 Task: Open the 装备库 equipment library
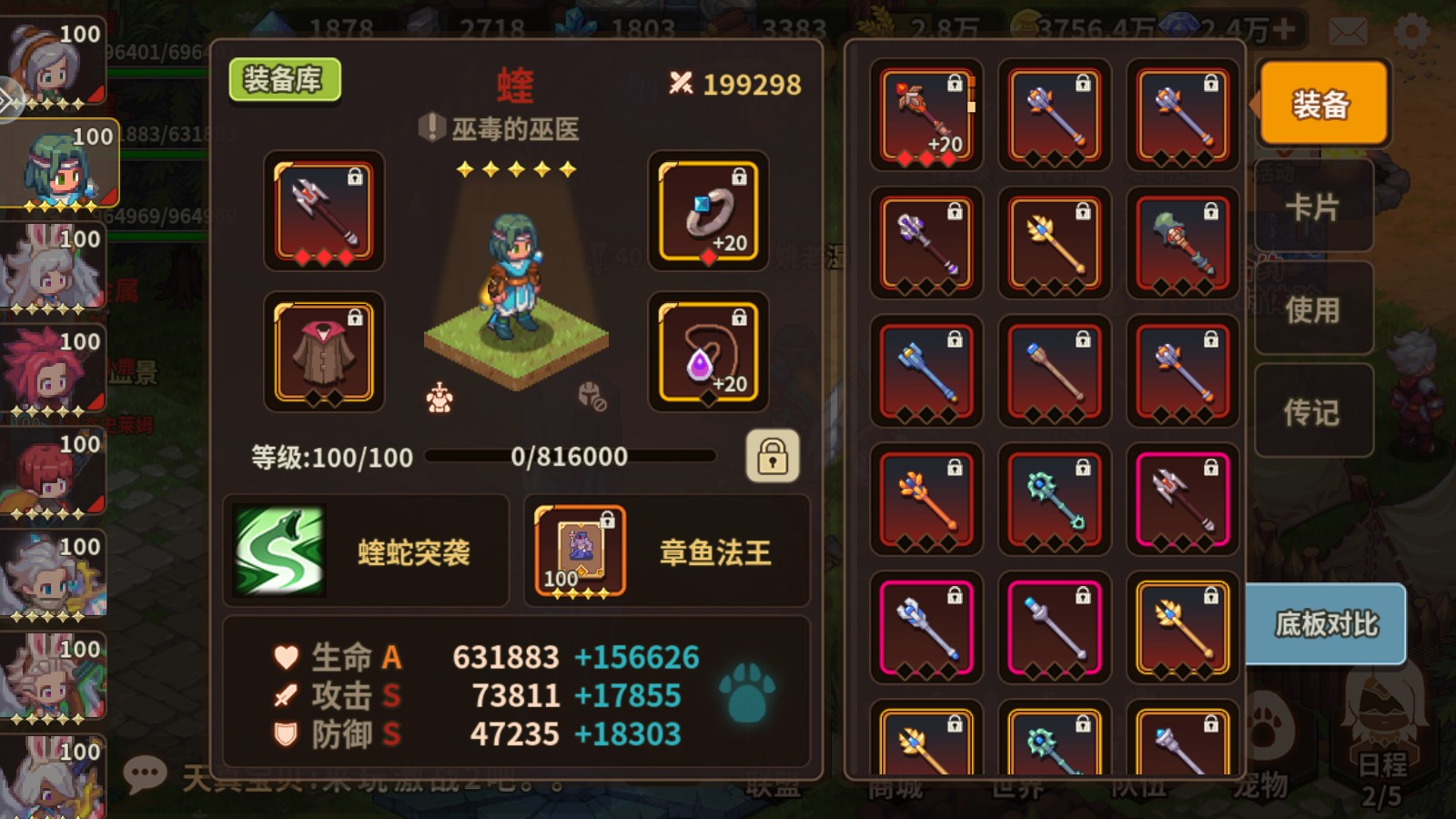pyautogui.click(x=285, y=80)
